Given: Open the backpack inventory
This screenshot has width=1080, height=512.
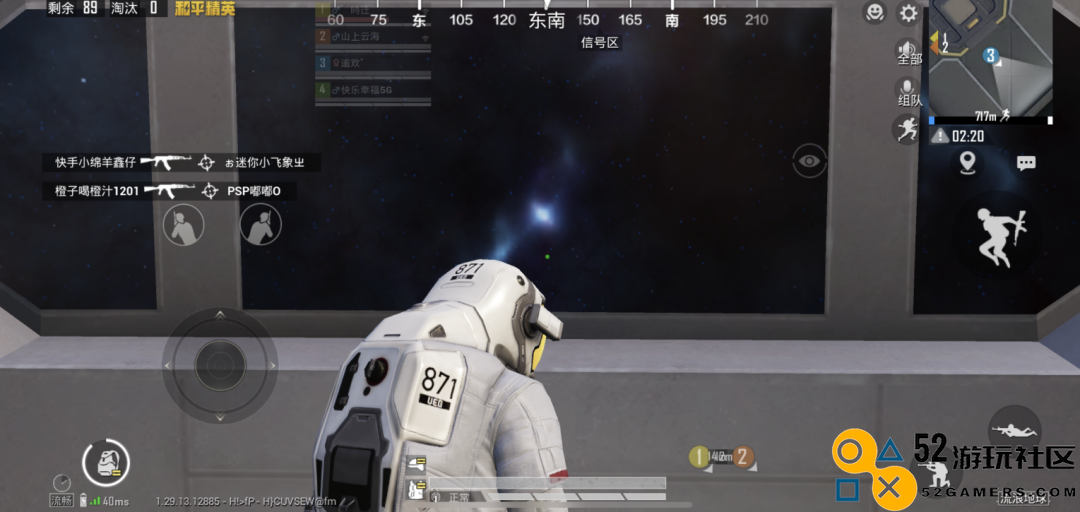Looking at the screenshot, I should pyautogui.click(x=105, y=462).
